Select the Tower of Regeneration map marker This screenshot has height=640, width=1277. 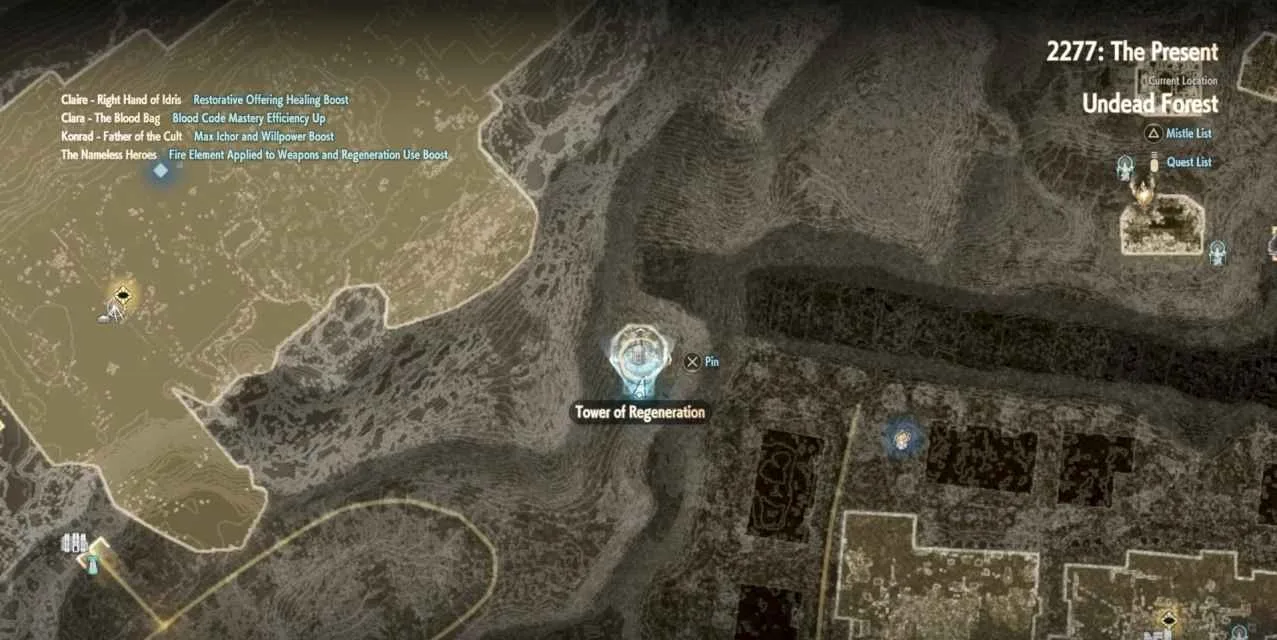634,357
